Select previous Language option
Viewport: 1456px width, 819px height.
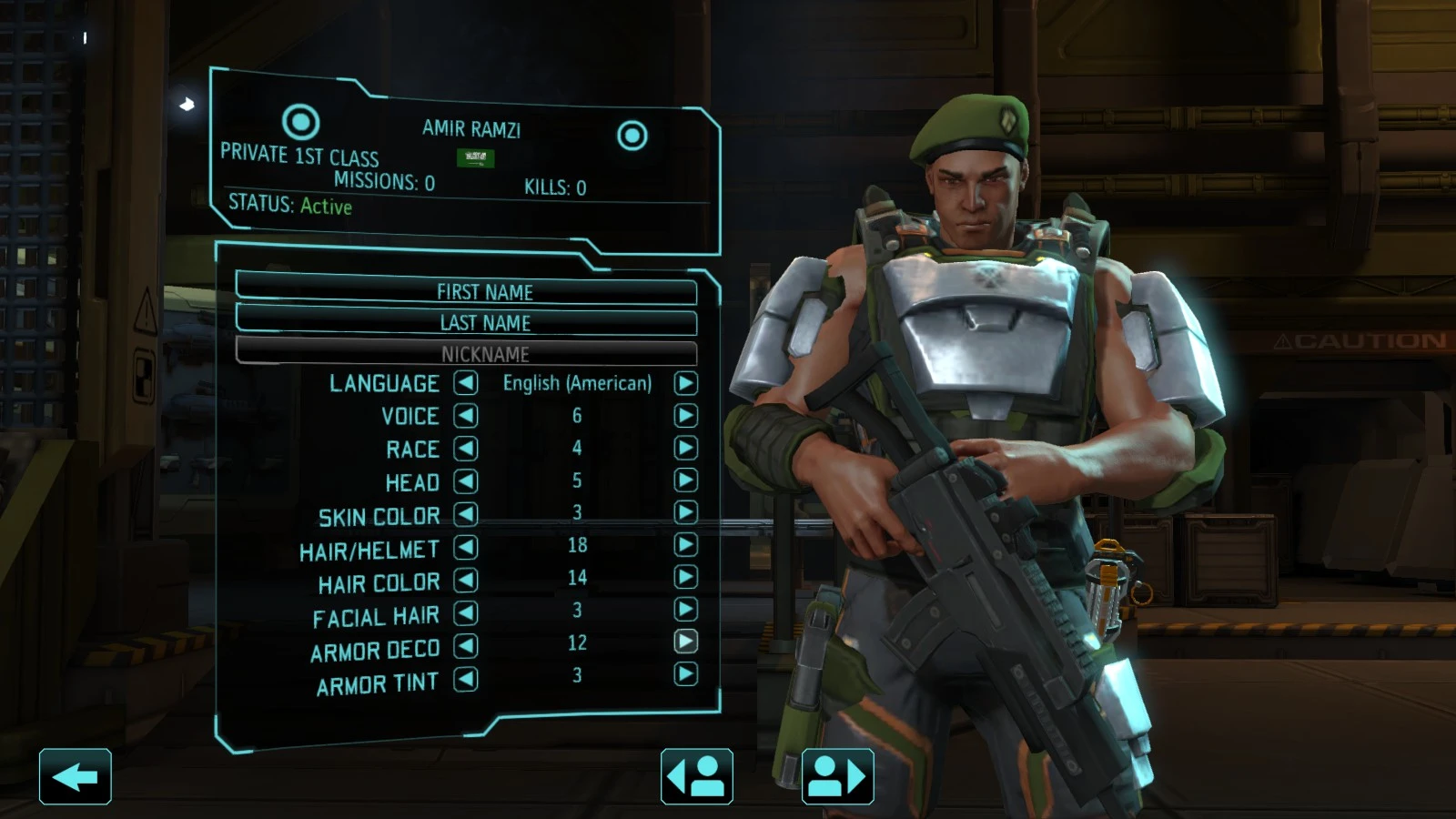pos(466,383)
